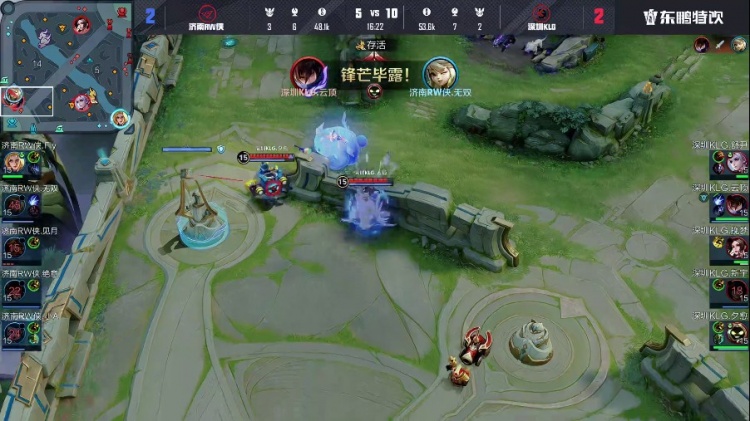Click the 济南RW侠 无双 hero portrait in the kill banner
The width and height of the screenshot is (750, 421).
click(x=440, y=74)
